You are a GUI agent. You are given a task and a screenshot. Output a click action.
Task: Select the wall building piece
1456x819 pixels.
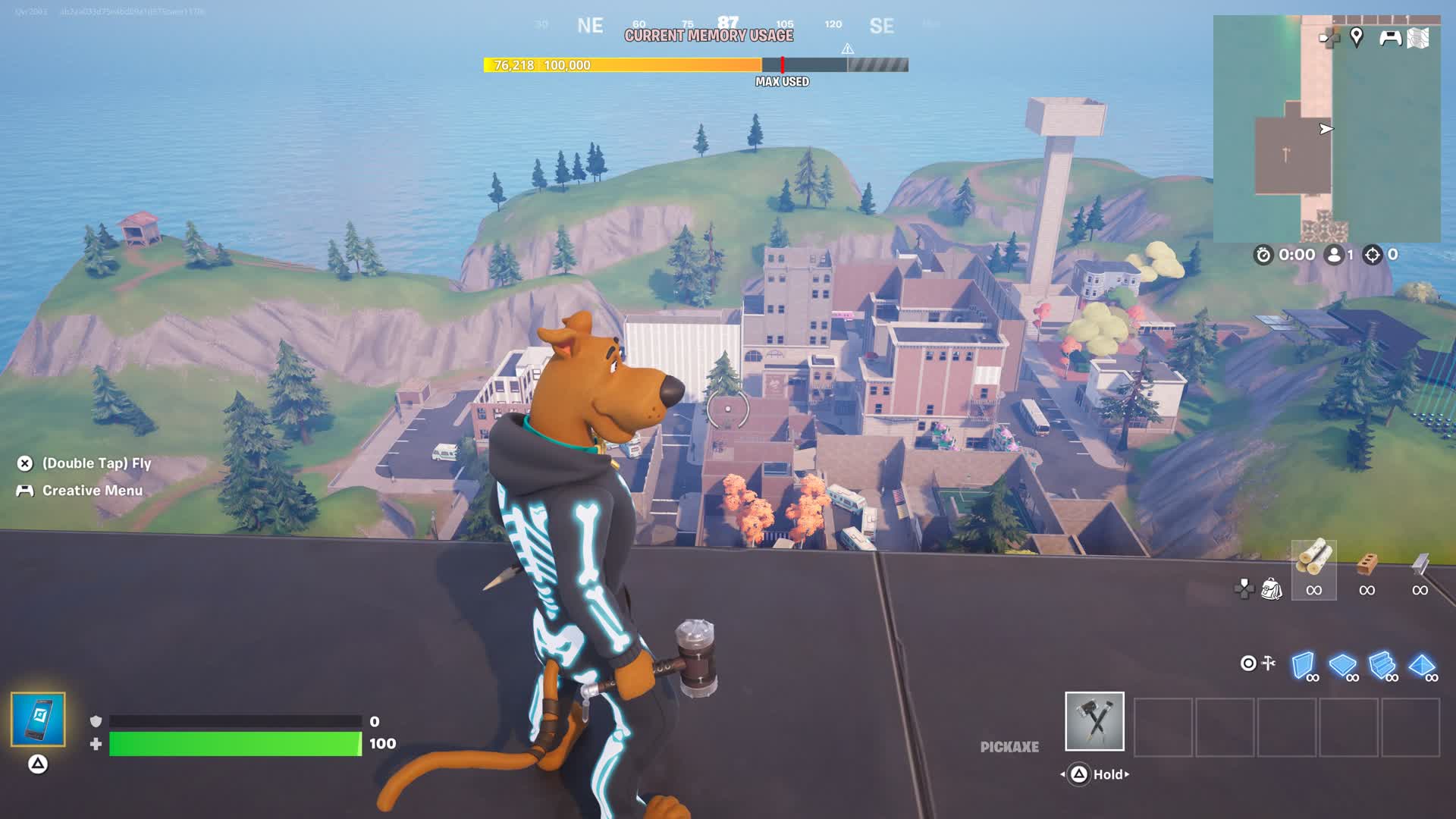coord(1303,665)
